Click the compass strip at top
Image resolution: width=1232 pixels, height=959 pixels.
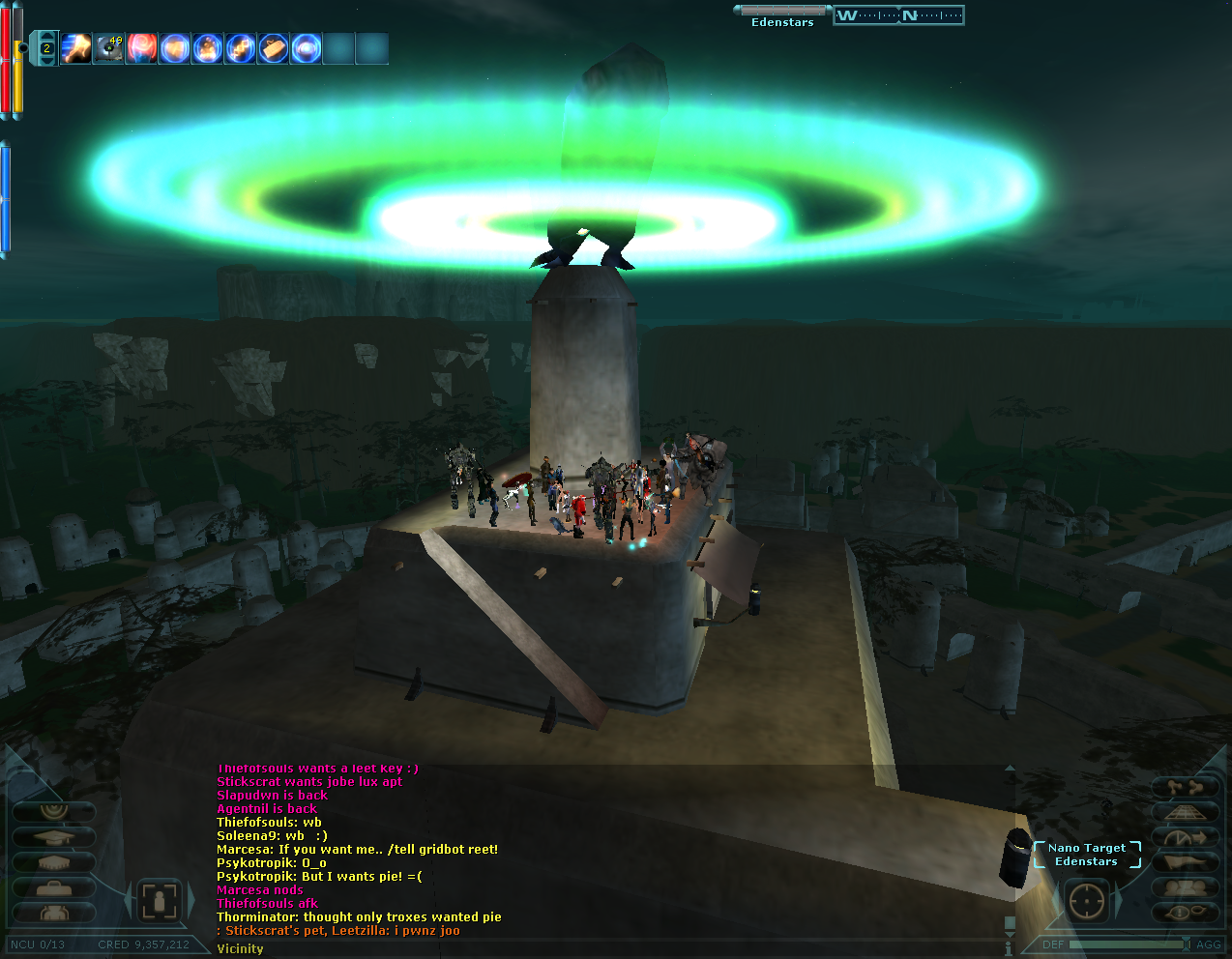pyautogui.click(x=898, y=15)
